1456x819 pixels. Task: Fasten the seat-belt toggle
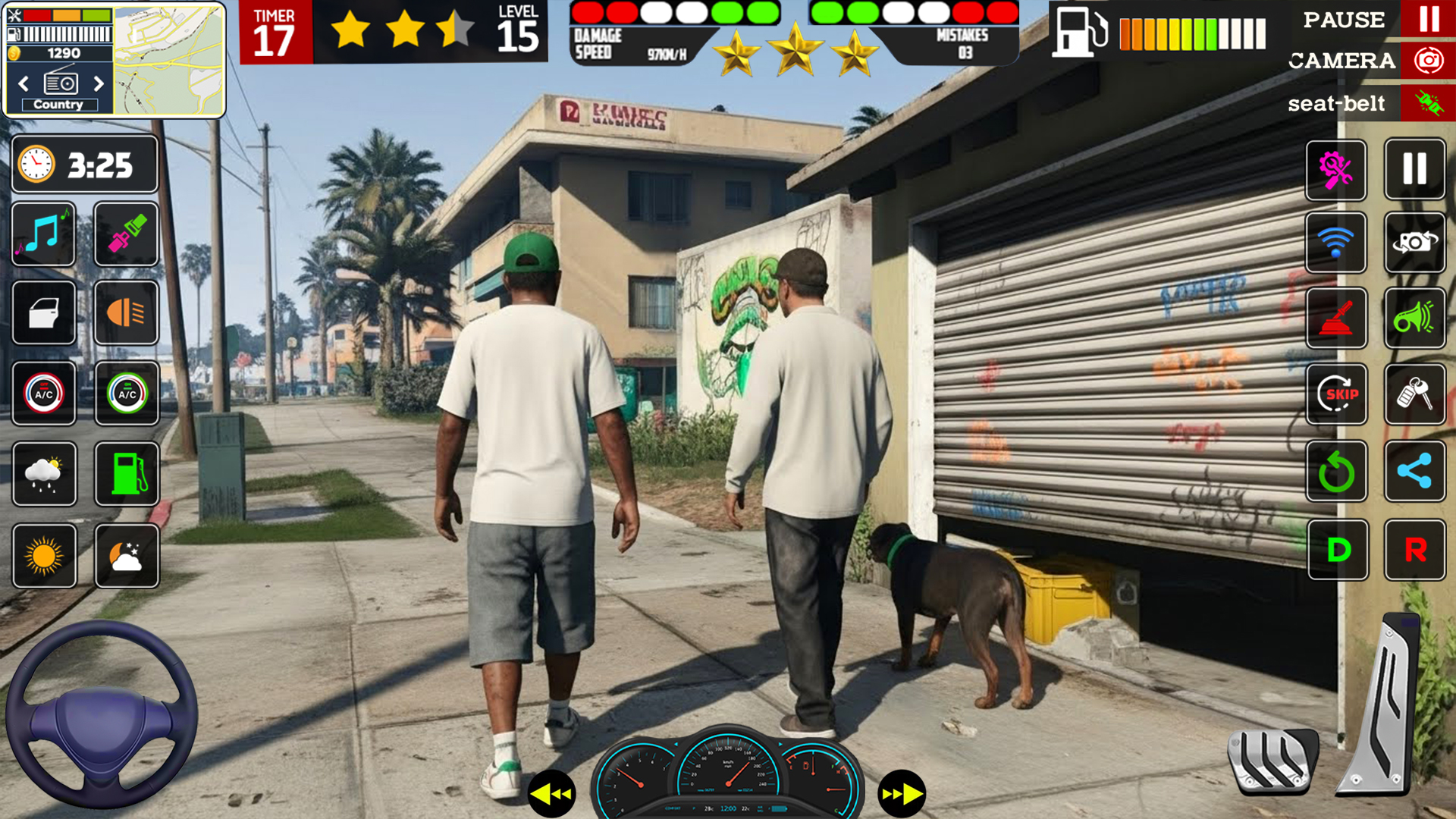(1429, 104)
